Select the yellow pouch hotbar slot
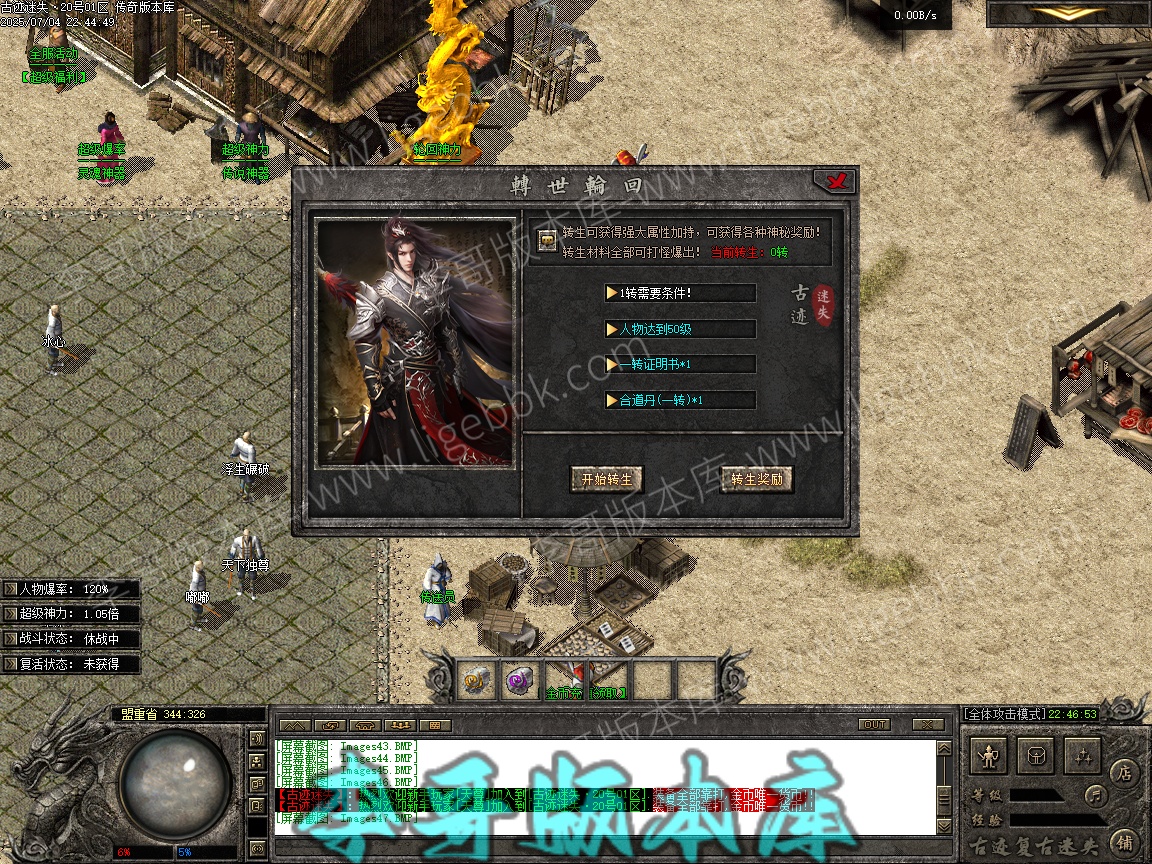Screen dimensions: 1152x864 click(476, 680)
